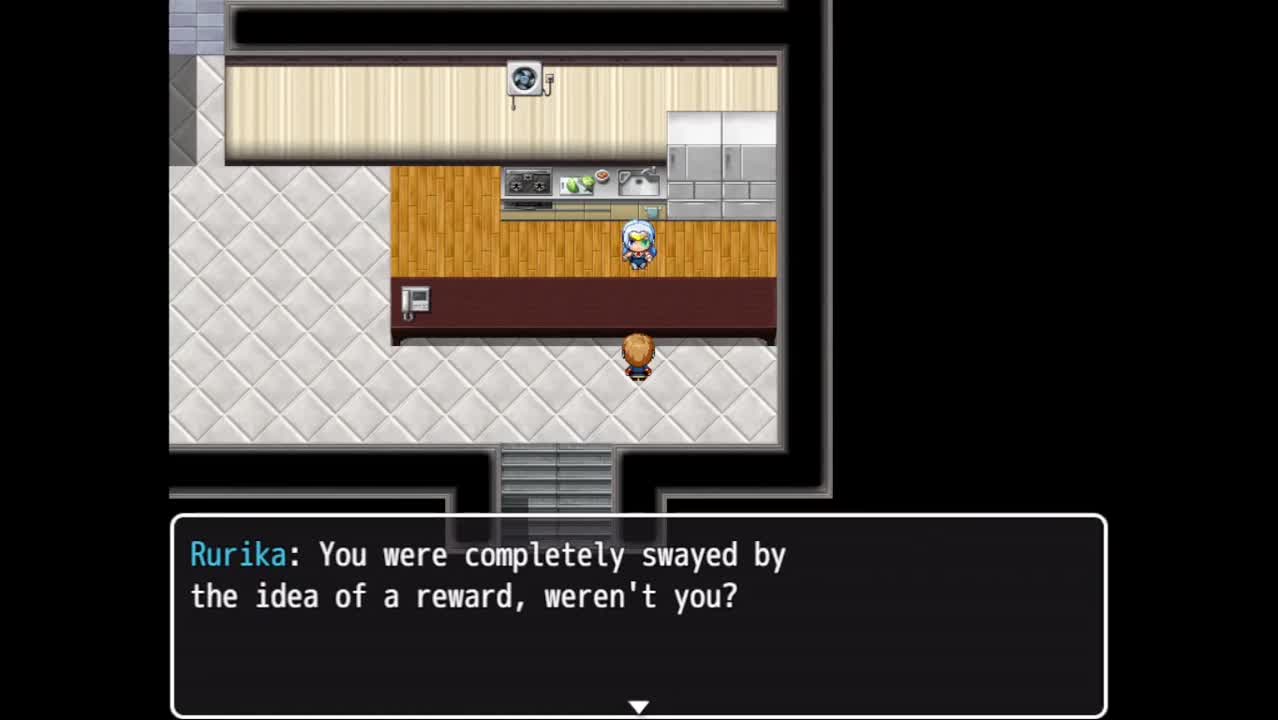Advance Rurika's dialogue with the continue arrow
This screenshot has height=720, width=1278.
[x=638, y=707]
